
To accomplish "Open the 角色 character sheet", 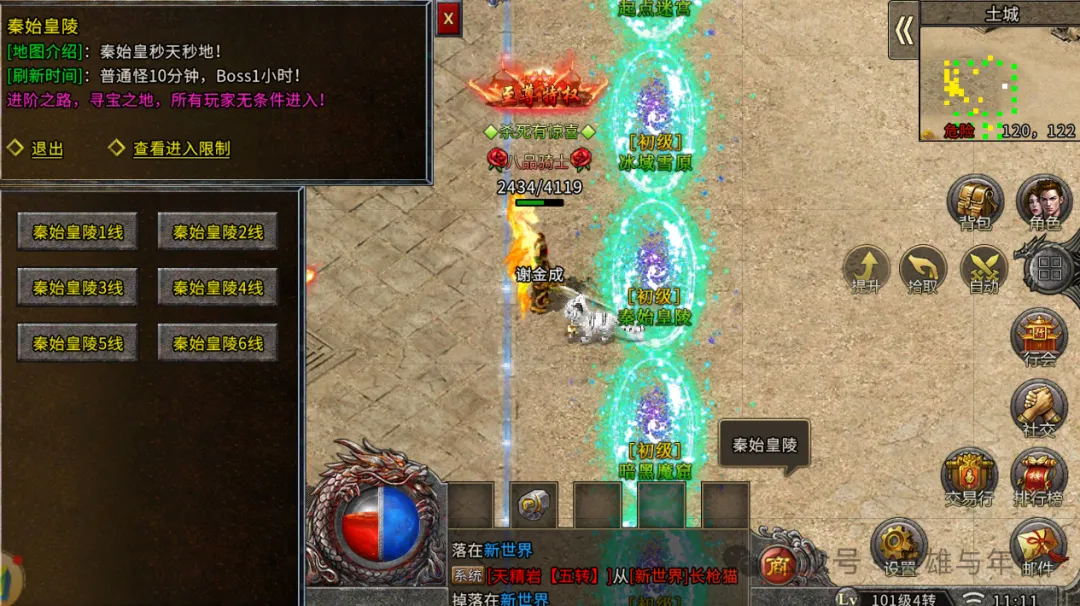I will tap(1043, 203).
